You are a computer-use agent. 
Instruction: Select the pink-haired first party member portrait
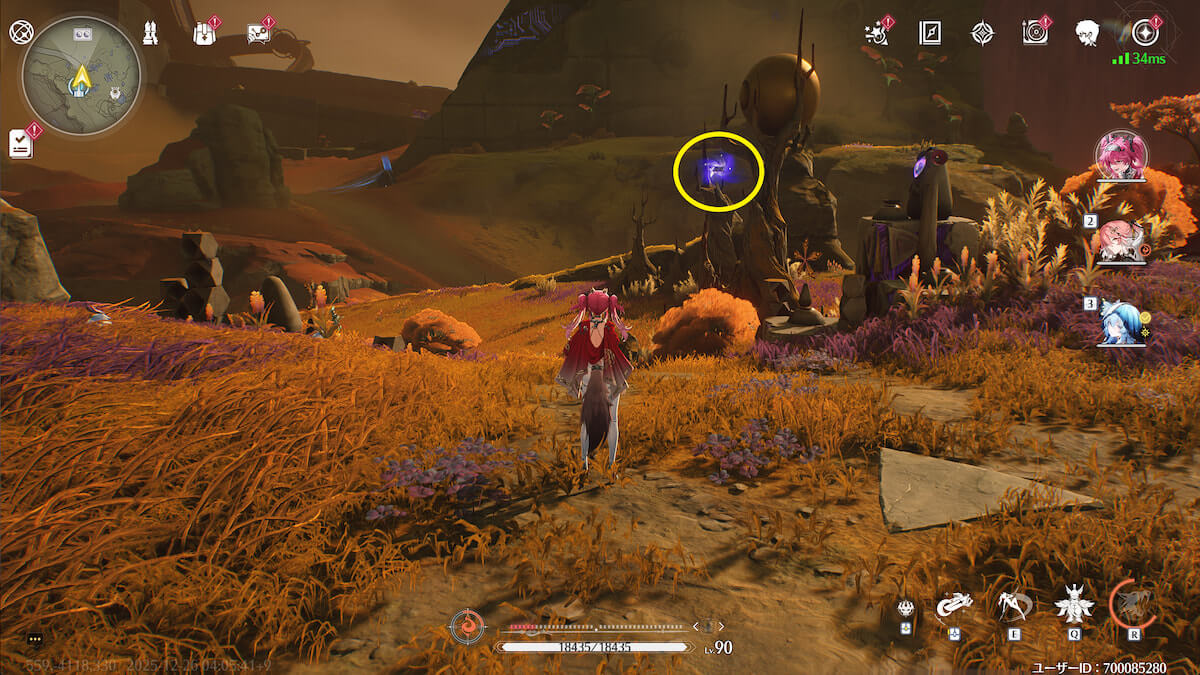[1120, 157]
